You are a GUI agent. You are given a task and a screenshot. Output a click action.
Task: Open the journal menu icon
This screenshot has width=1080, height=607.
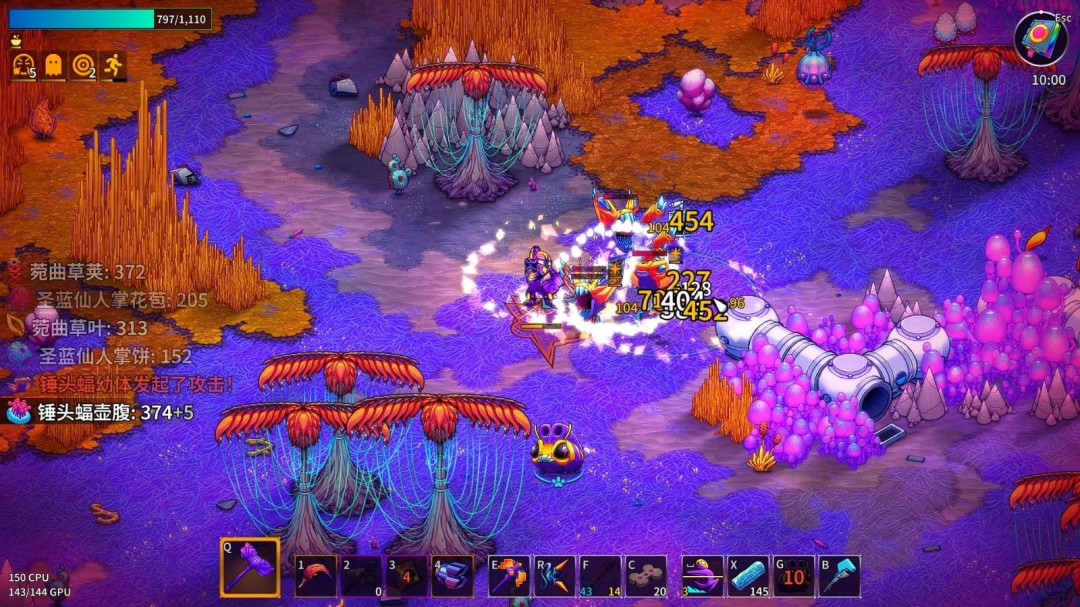click(1040, 39)
